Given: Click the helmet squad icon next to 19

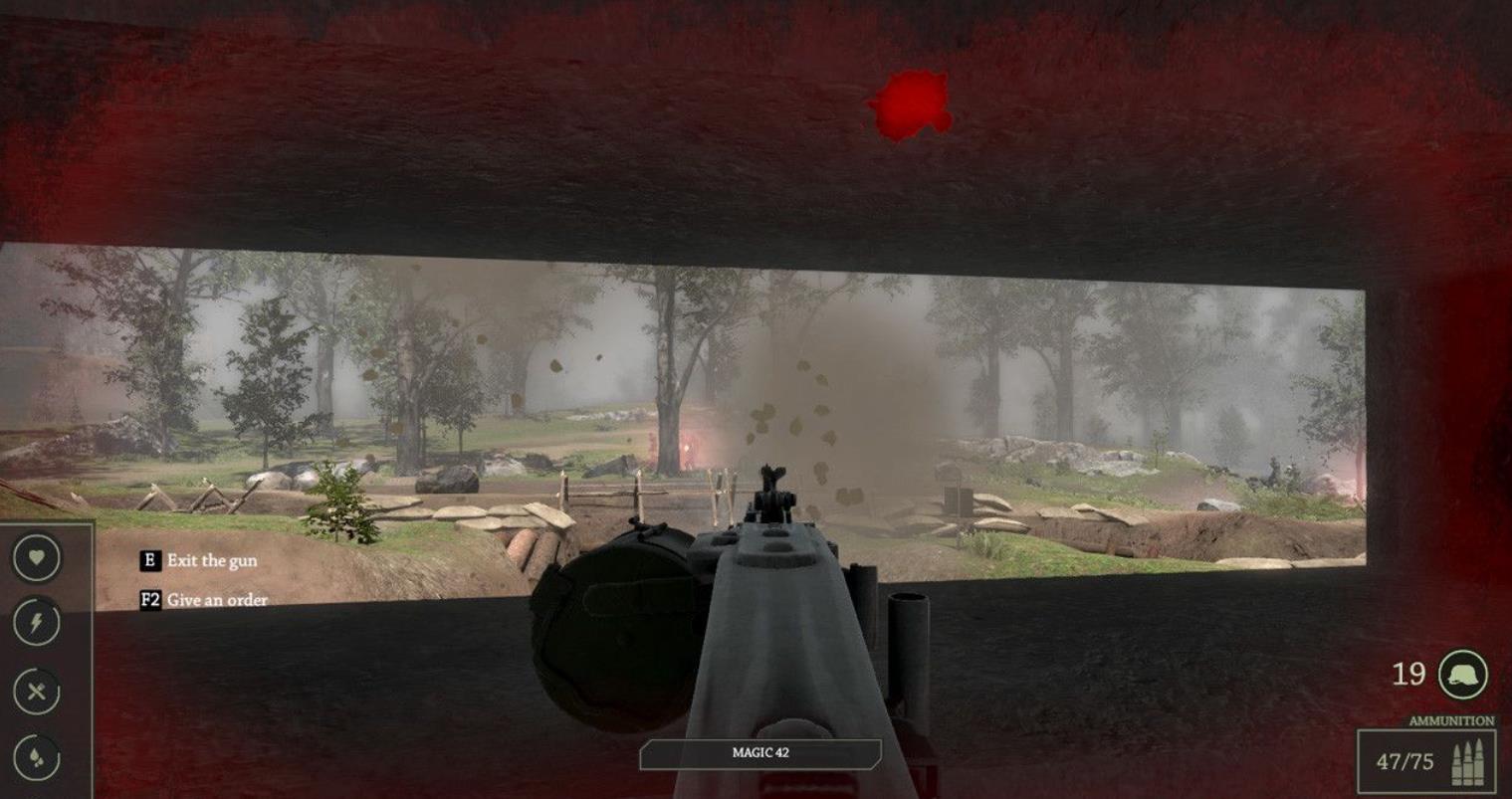Looking at the screenshot, I should pyautogui.click(x=1462, y=675).
